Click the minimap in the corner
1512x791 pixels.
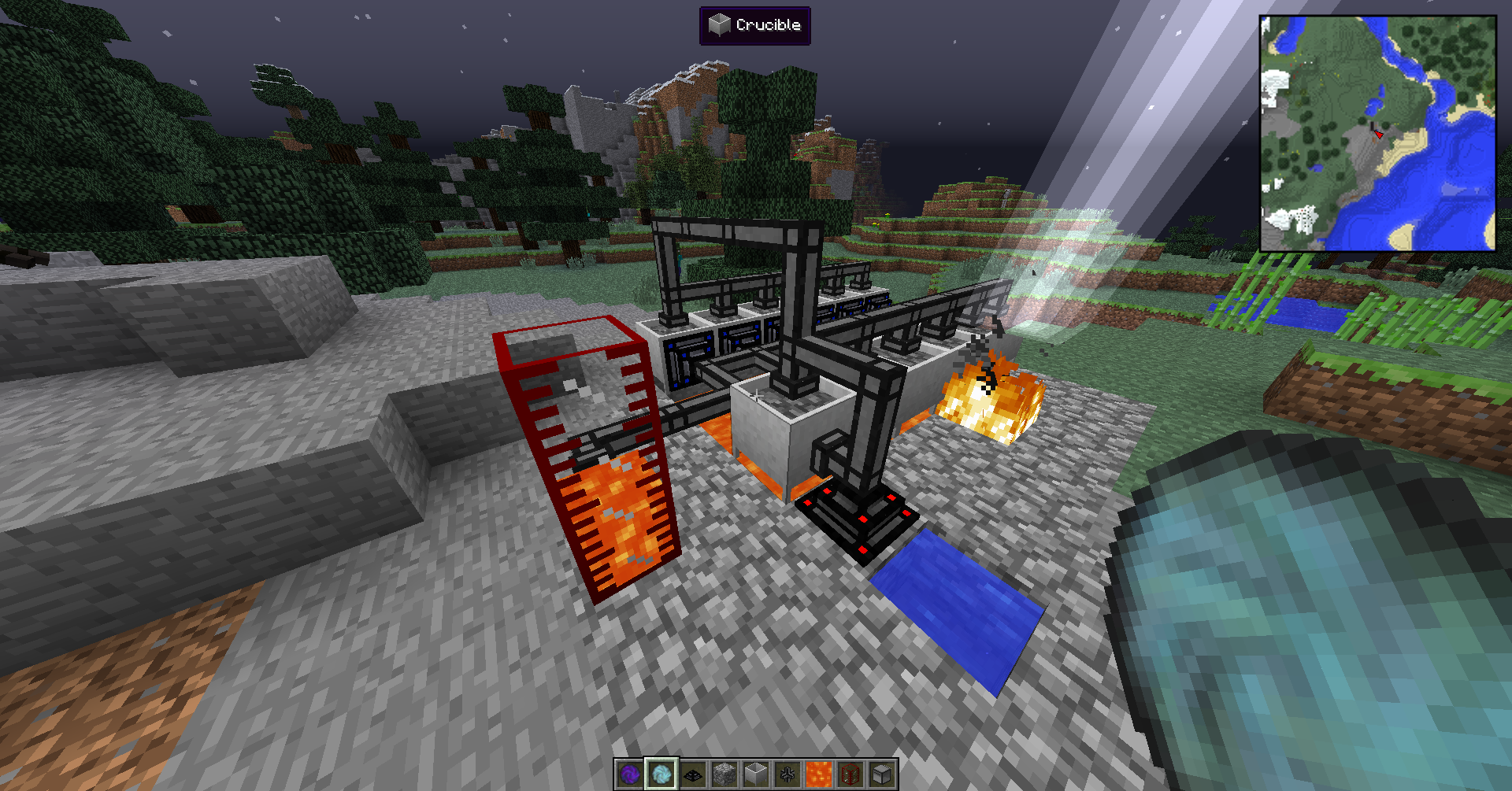click(1377, 133)
